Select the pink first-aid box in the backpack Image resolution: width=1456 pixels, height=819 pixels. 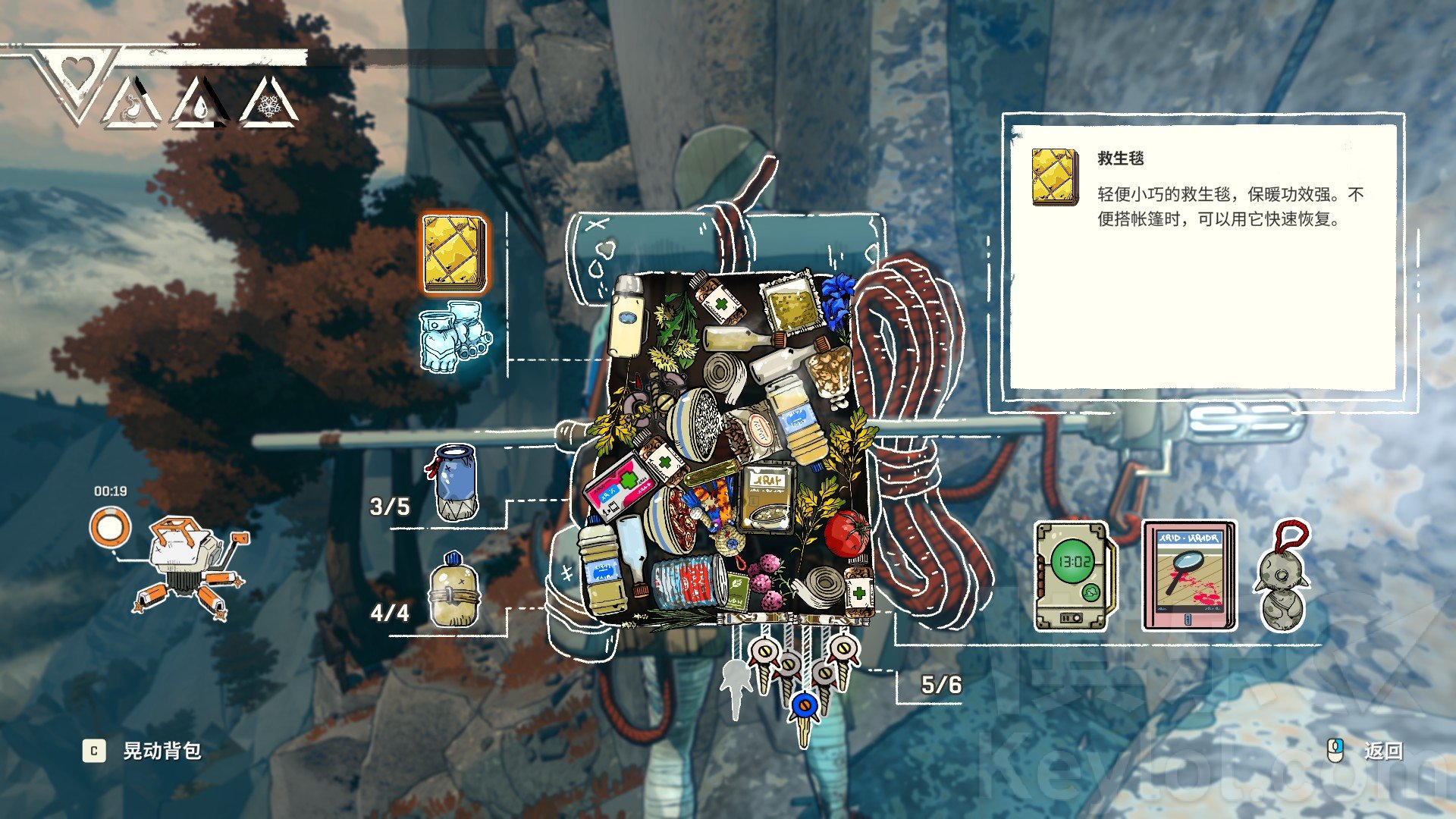click(617, 486)
